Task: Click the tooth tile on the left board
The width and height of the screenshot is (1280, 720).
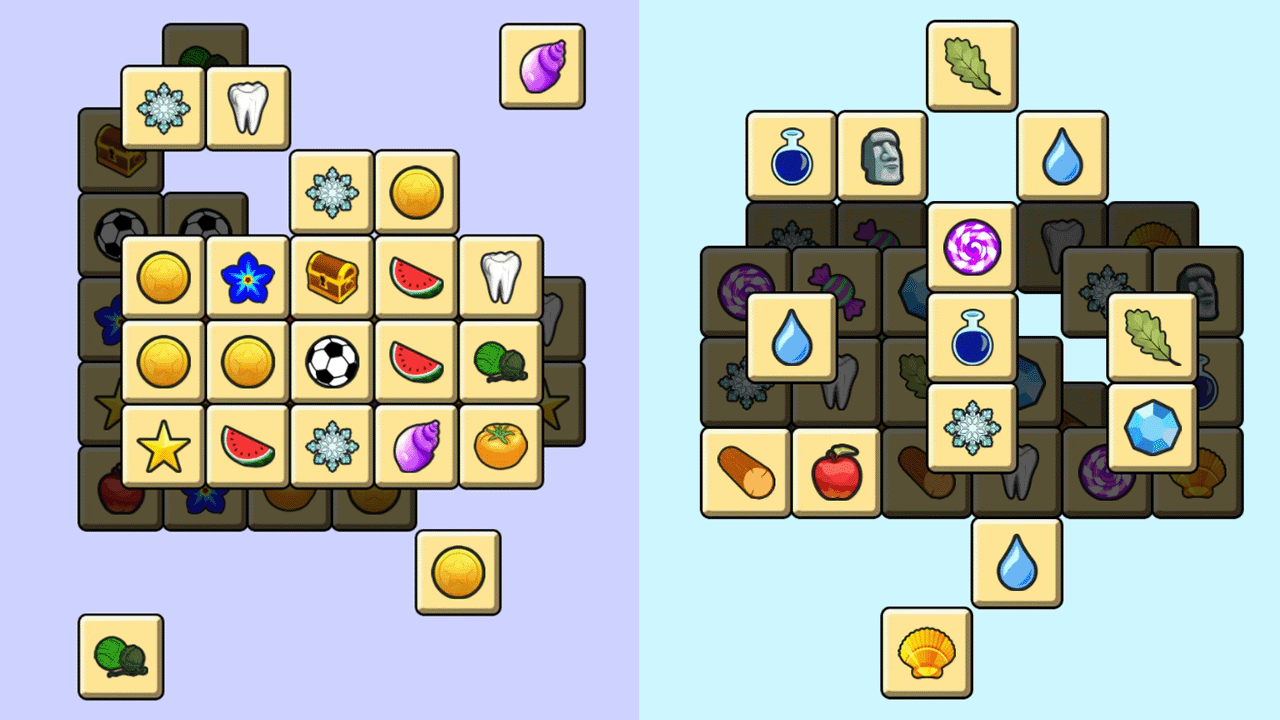Action: (246, 107)
